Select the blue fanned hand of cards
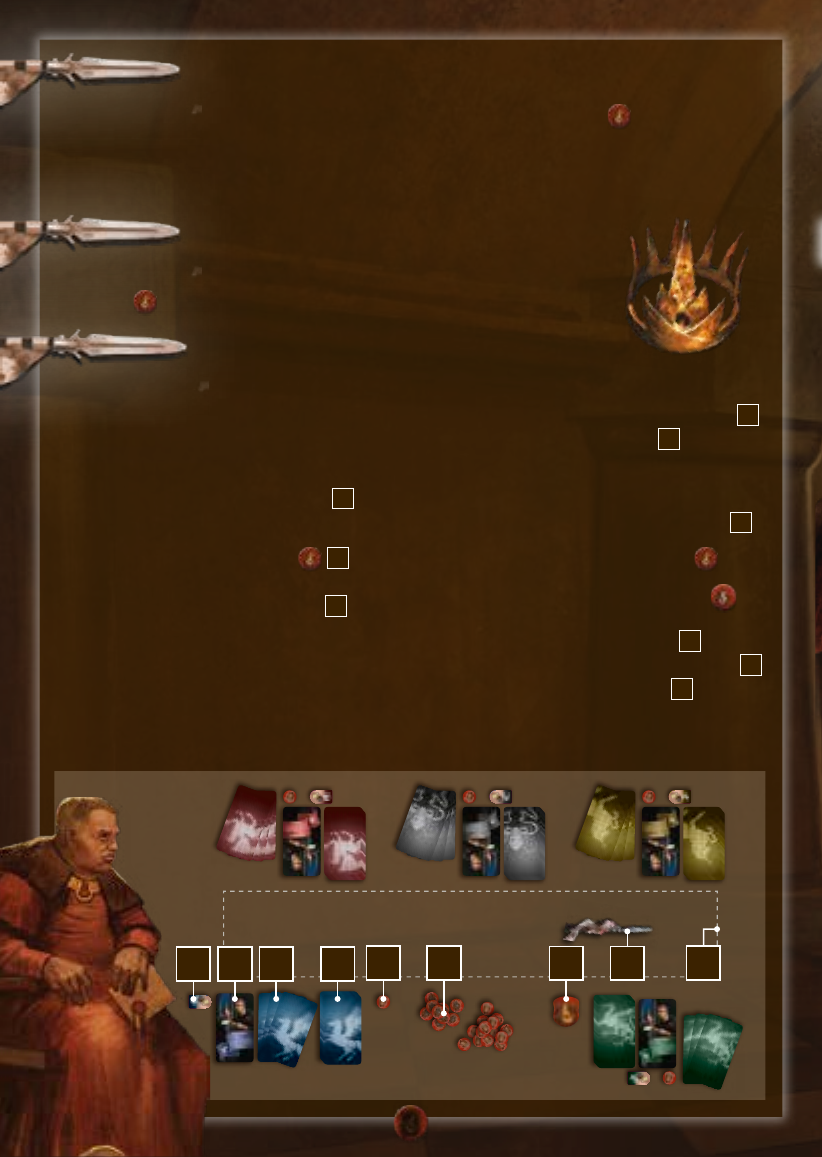This screenshot has width=822, height=1157. (x=287, y=1027)
